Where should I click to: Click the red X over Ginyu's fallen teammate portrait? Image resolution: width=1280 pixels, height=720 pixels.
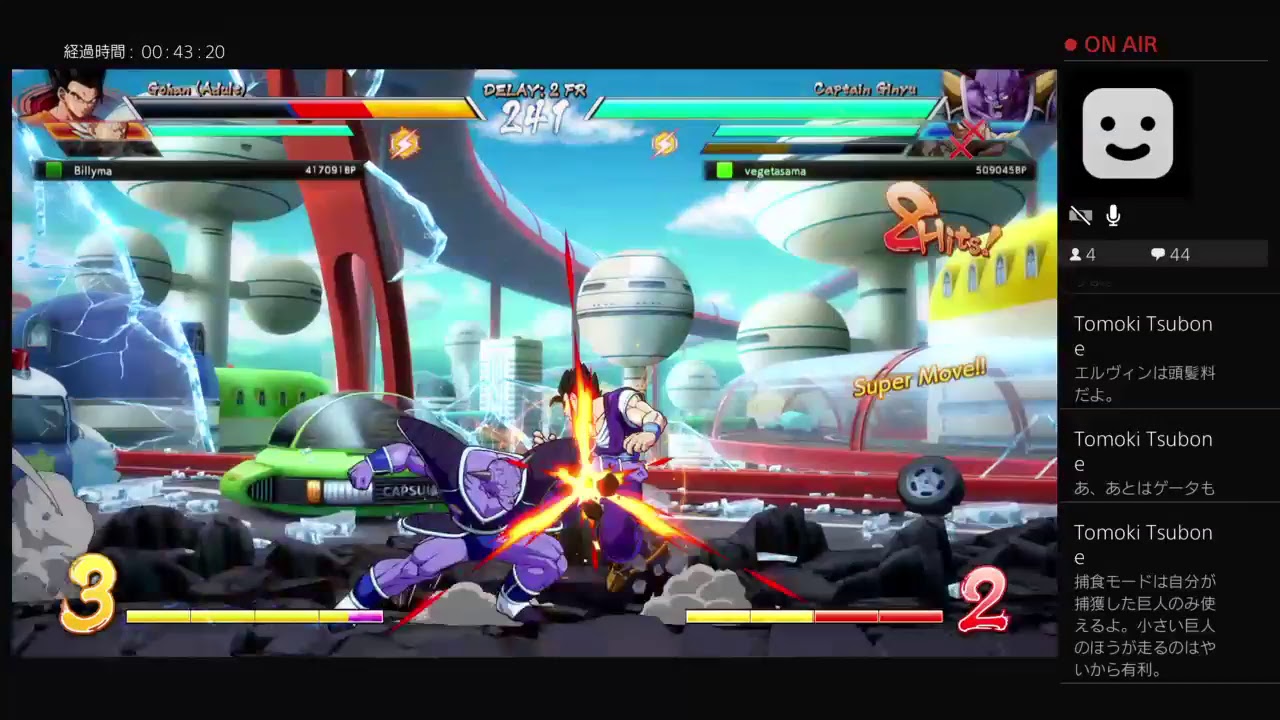(962, 148)
